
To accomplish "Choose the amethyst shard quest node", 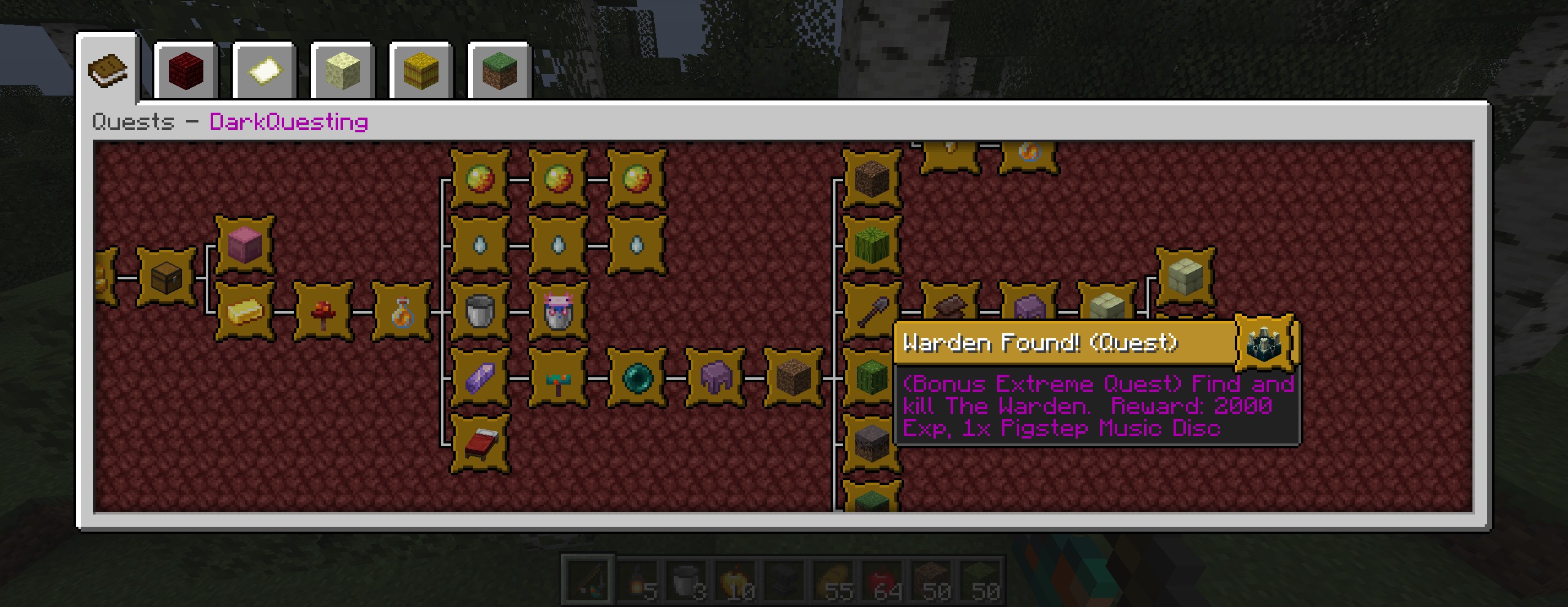I will pyautogui.click(x=480, y=378).
